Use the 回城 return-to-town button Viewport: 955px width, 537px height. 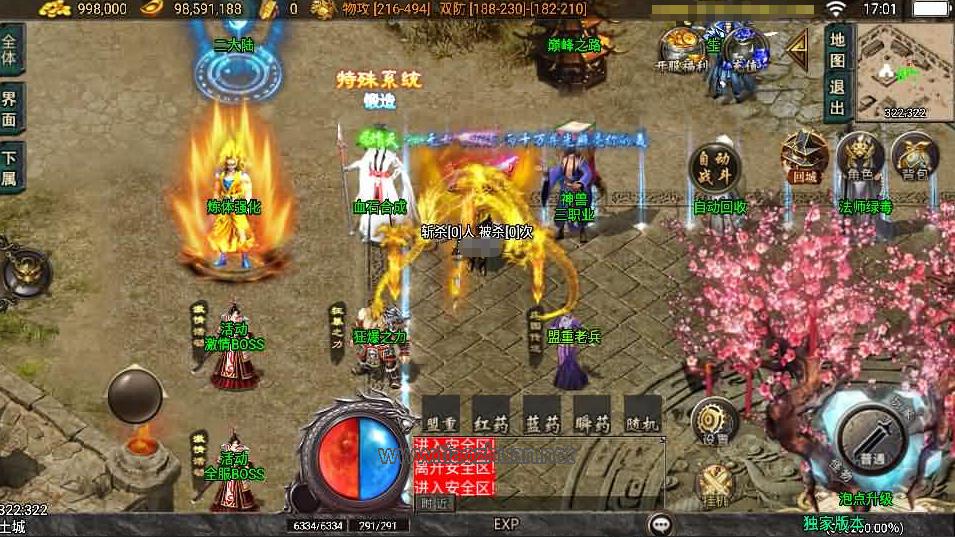click(x=805, y=157)
